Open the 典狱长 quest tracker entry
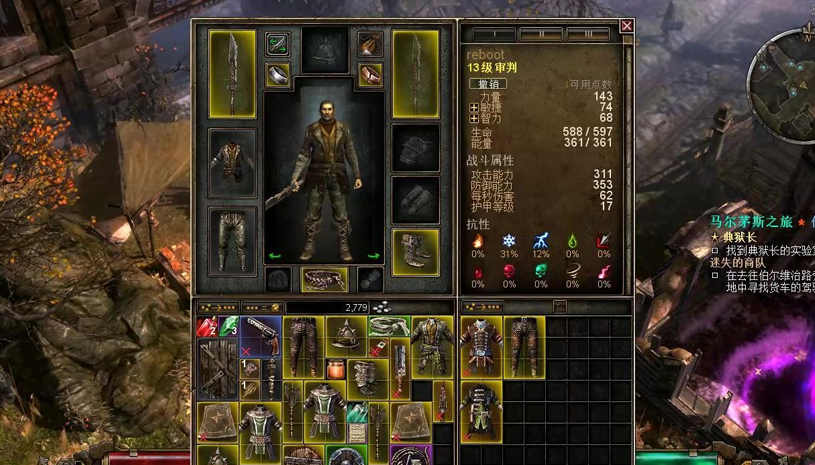Viewport: 815px width, 465px height. click(x=740, y=237)
